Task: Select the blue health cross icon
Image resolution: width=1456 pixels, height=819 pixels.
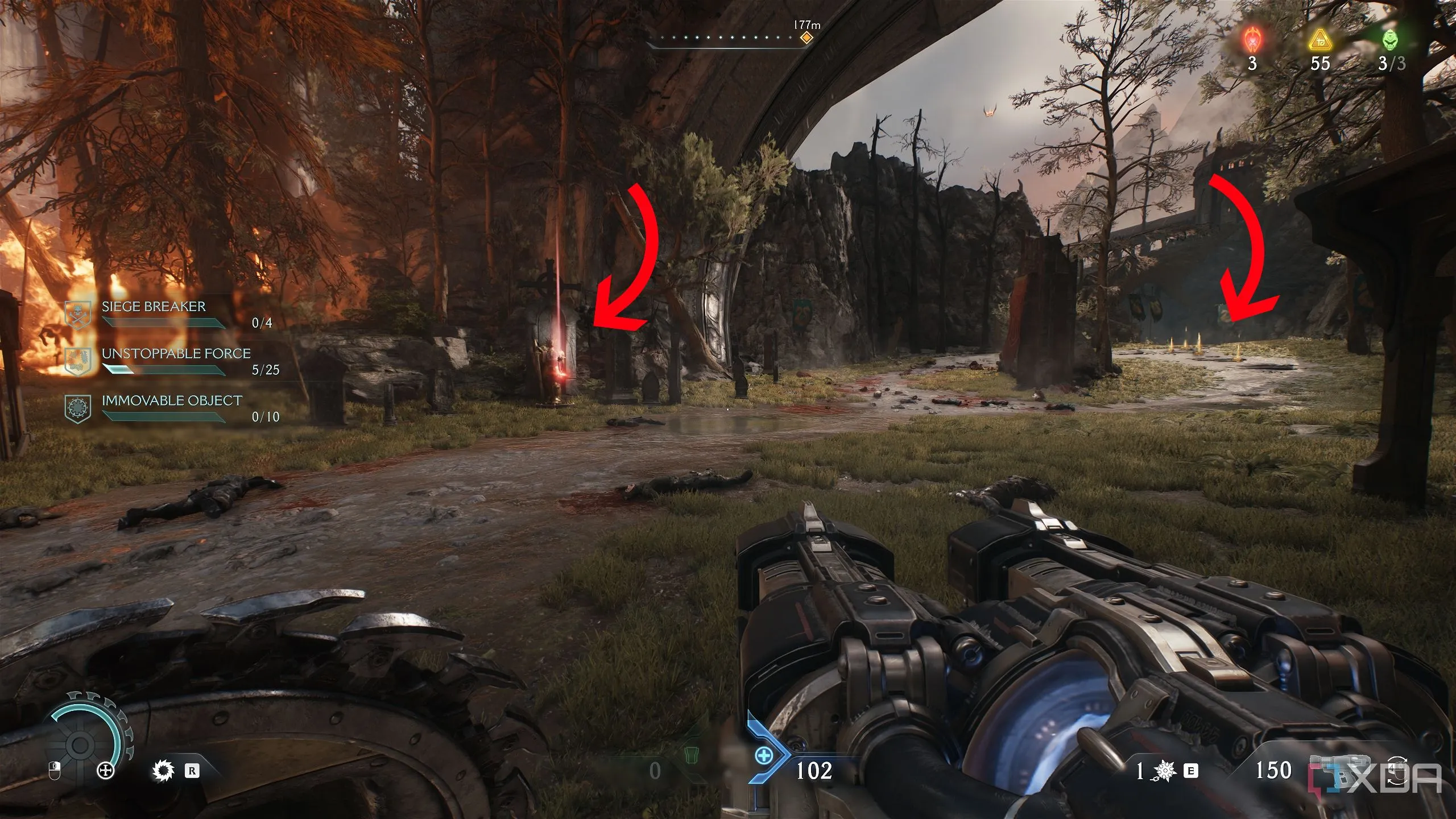Action: coord(763,756)
